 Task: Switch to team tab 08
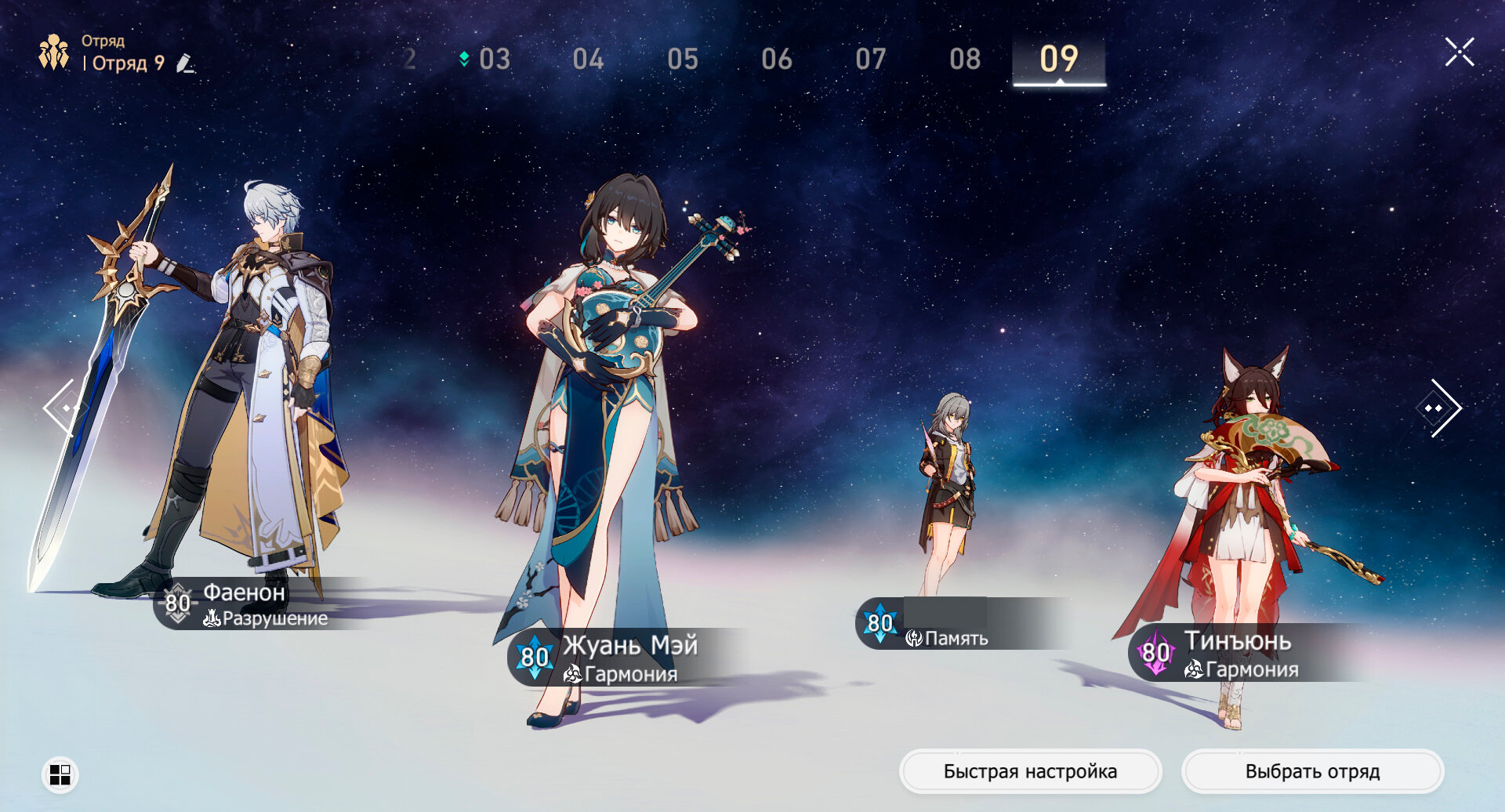click(965, 60)
